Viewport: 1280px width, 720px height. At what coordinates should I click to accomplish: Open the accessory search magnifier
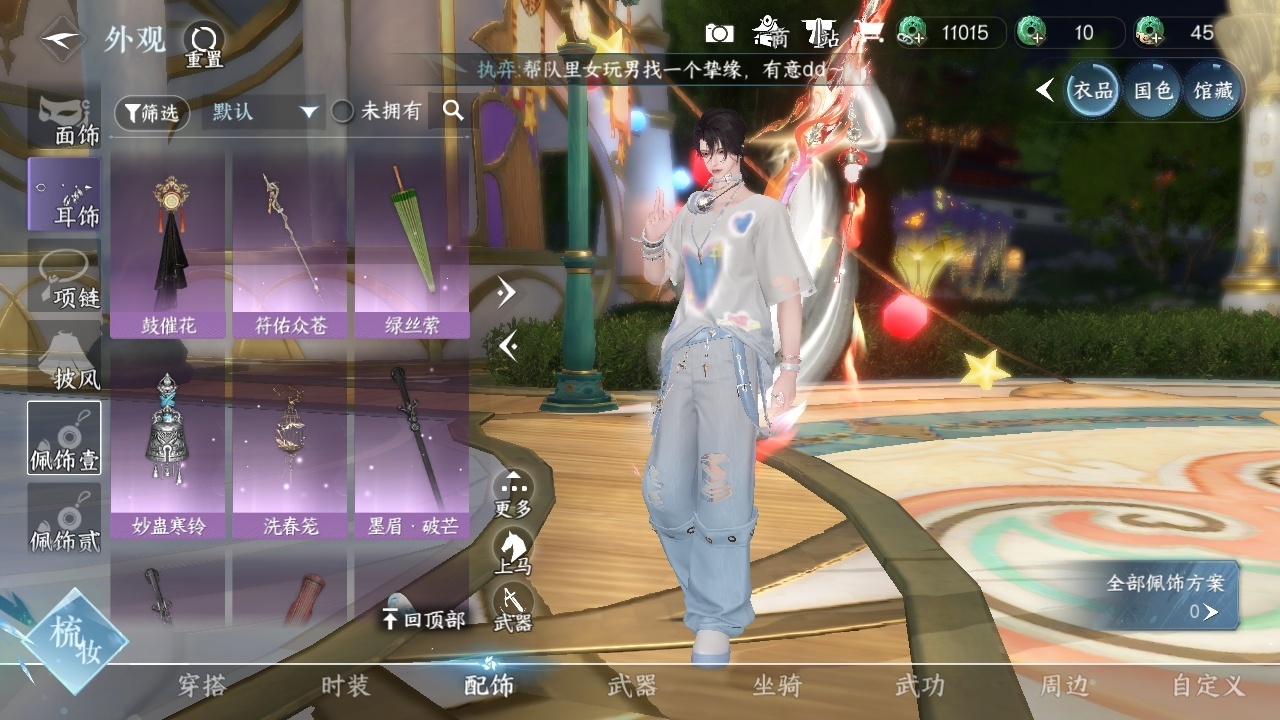[453, 111]
